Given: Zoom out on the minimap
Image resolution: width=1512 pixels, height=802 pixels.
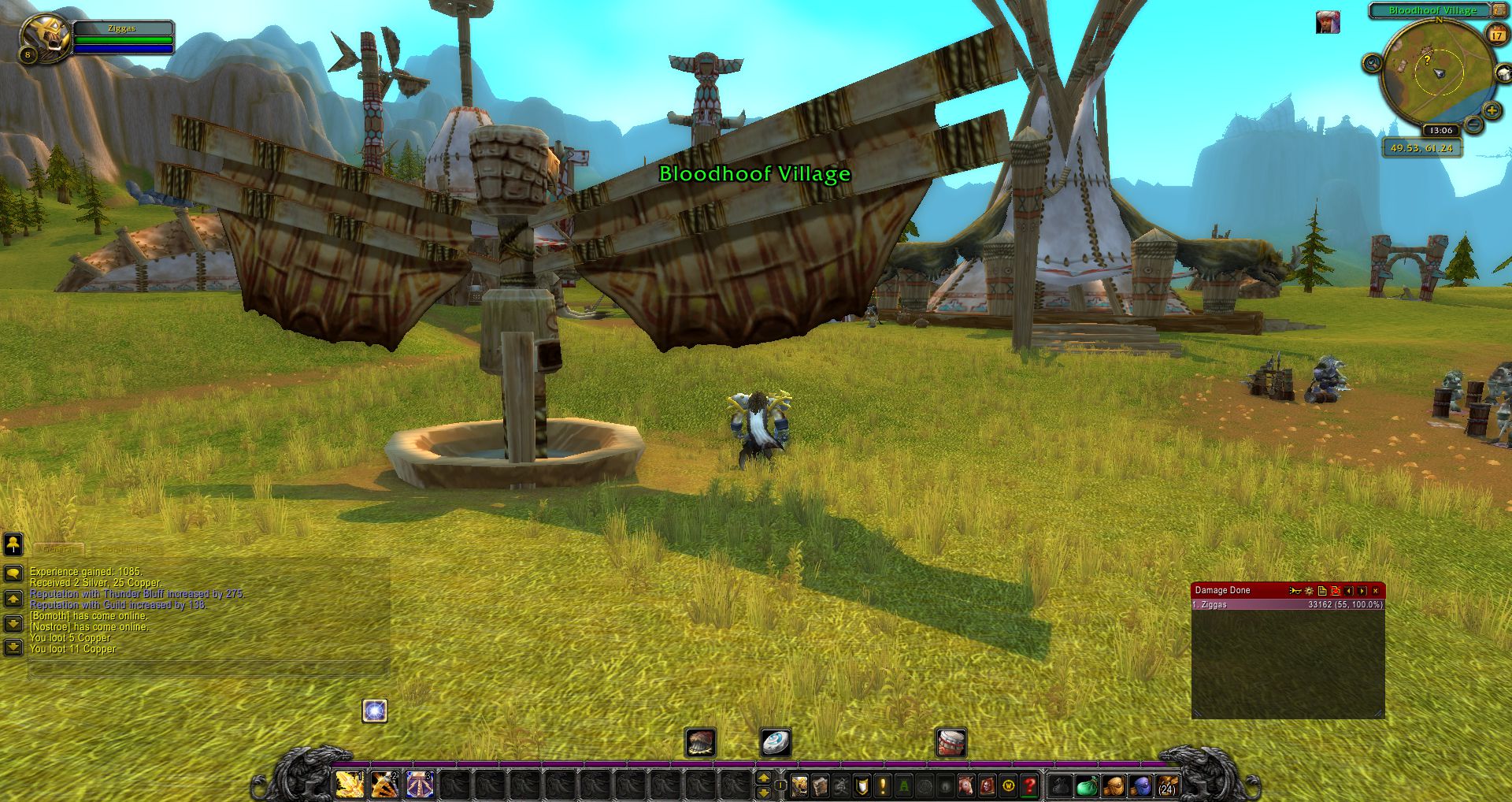Looking at the screenshot, I should coord(1474,124).
